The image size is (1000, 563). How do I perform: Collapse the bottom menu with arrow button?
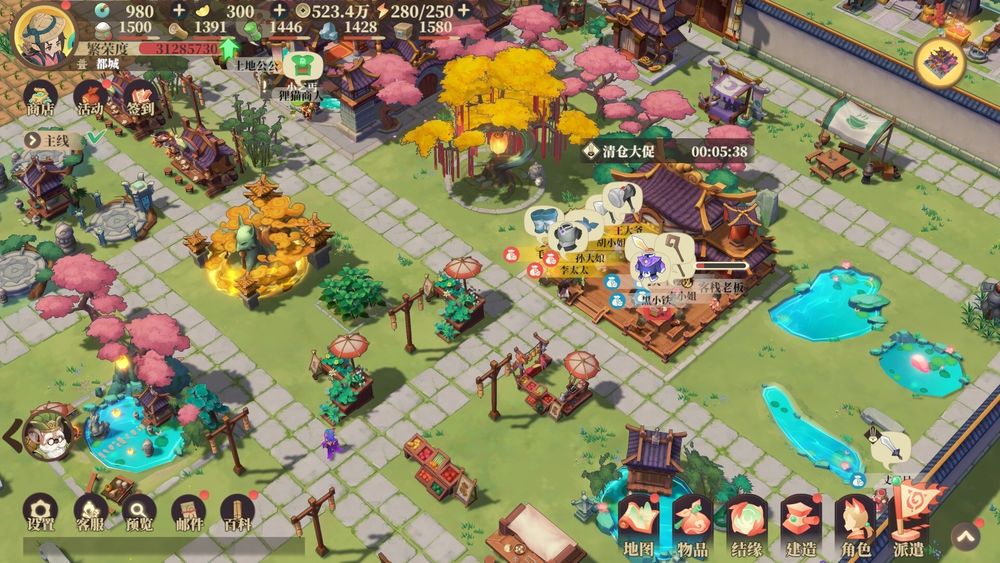click(964, 537)
